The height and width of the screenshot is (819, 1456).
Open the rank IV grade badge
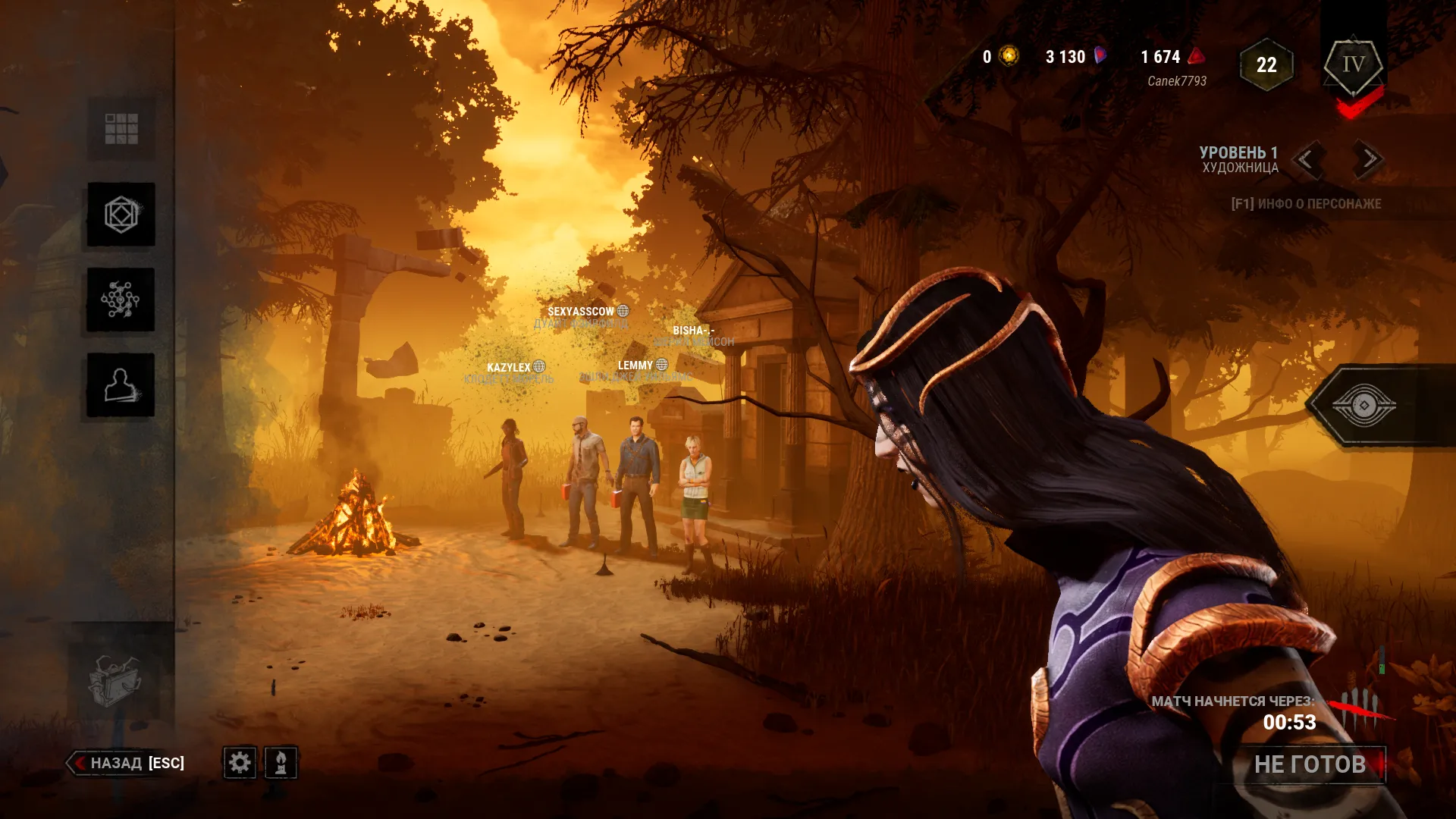1354,66
